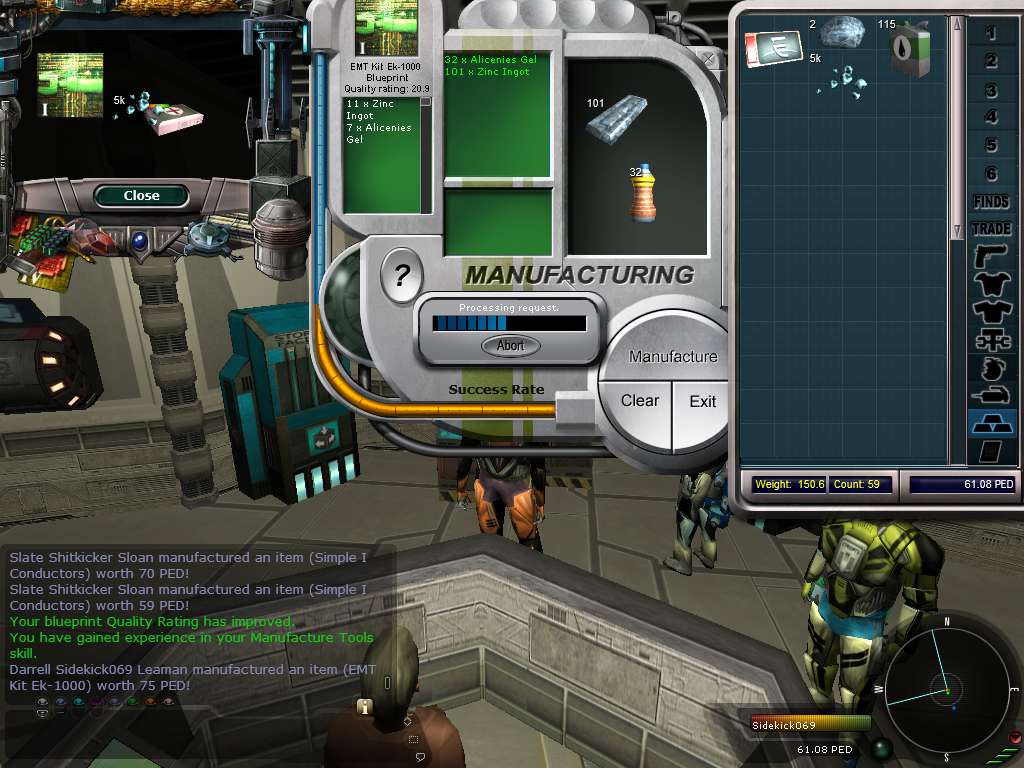Open the FINDS inventory tab
The height and width of the screenshot is (768, 1024).
(991, 202)
